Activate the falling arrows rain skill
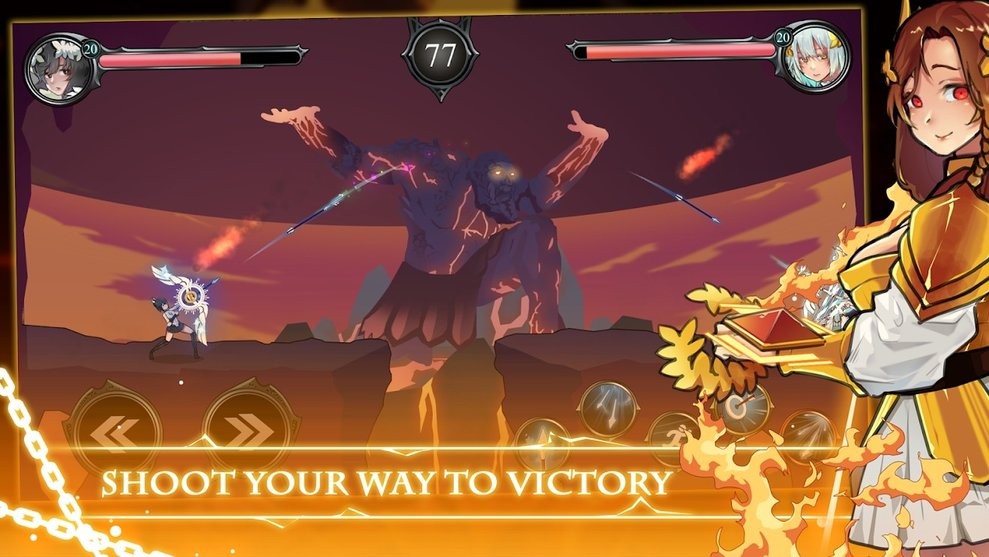This screenshot has height=557, width=989. [x=609, y=403]
